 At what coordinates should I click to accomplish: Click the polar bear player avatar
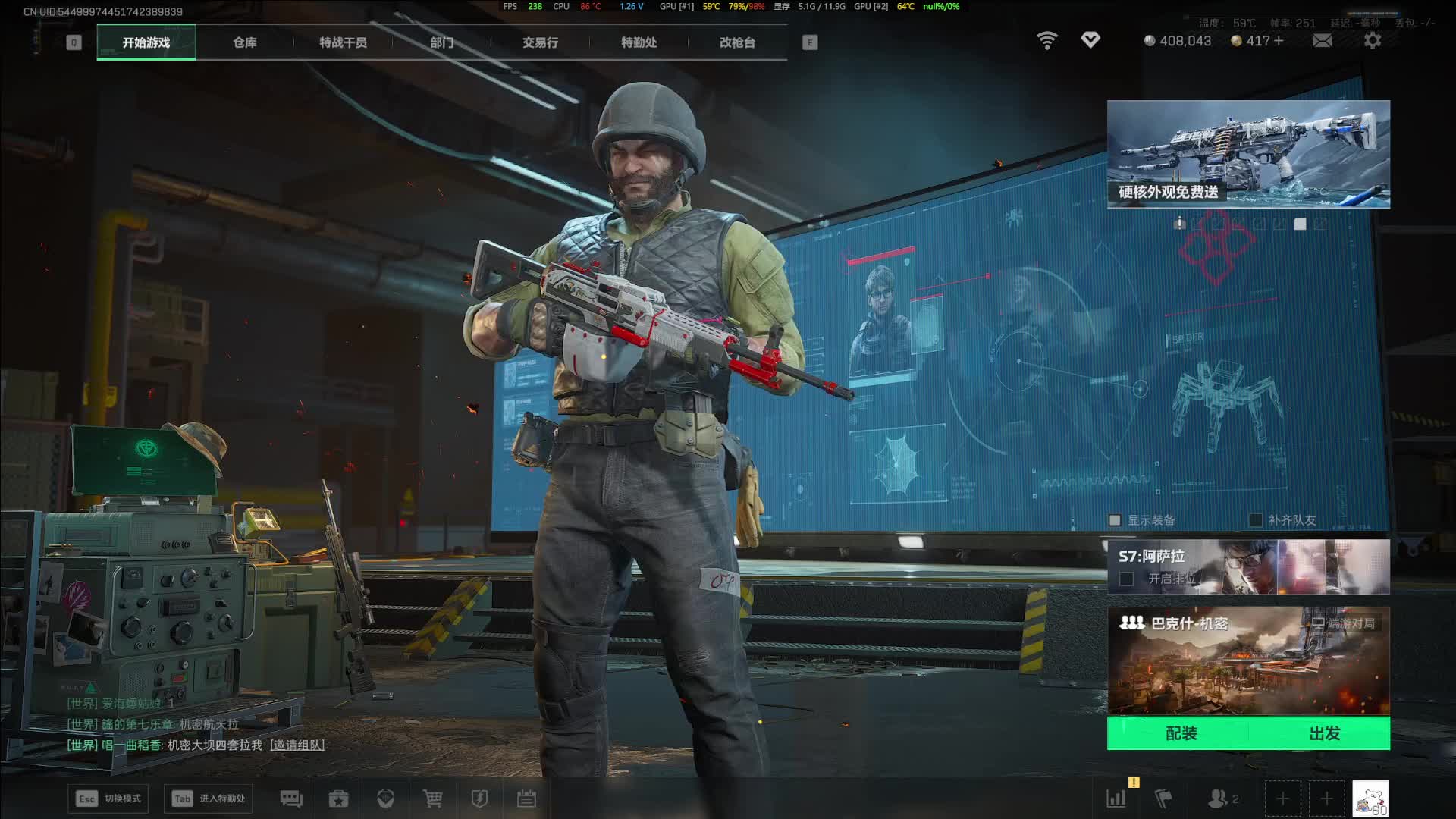(x=1370, y=799)
